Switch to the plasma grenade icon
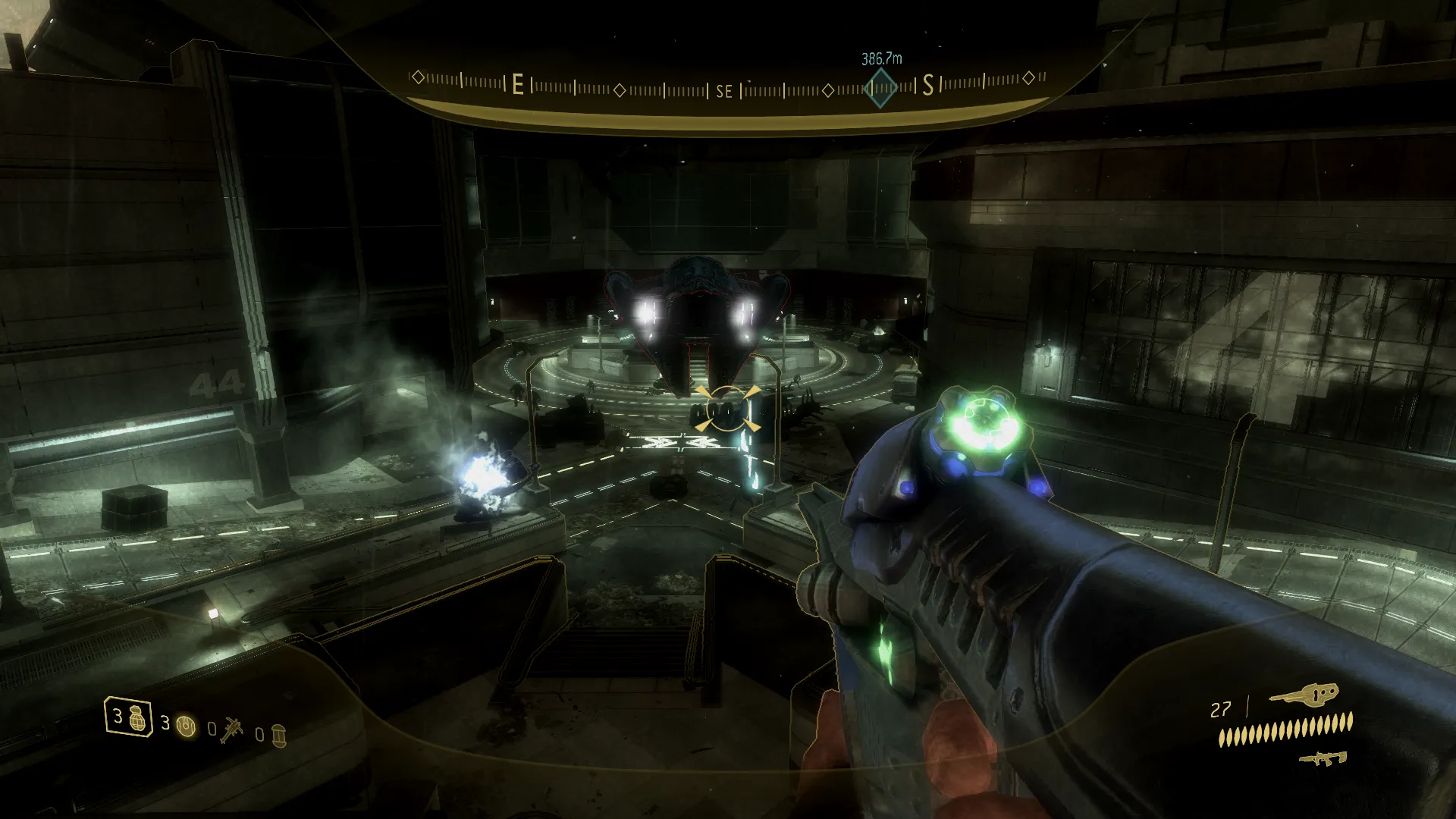1456x819 pixels. click(186, 727)
